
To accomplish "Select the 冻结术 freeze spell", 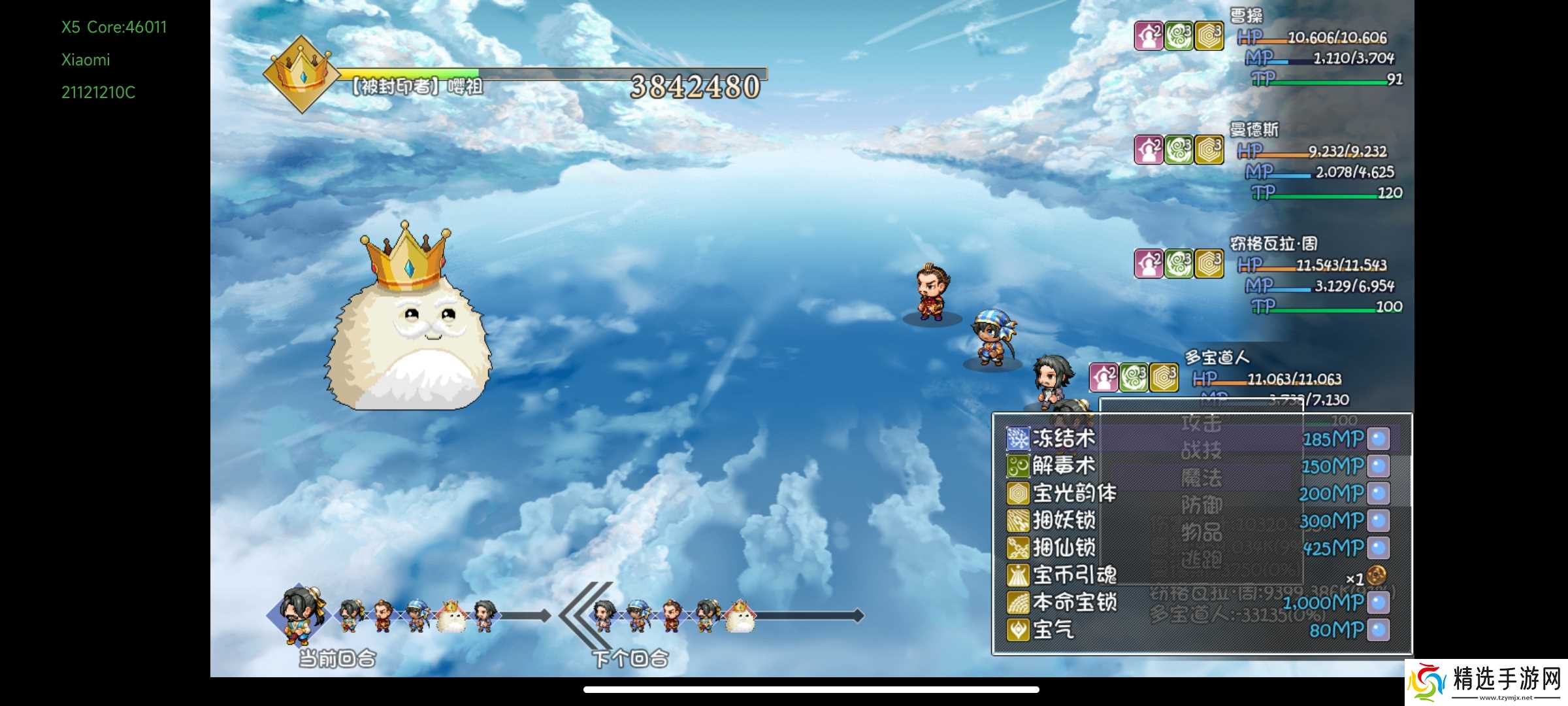I will (1063, 439).
